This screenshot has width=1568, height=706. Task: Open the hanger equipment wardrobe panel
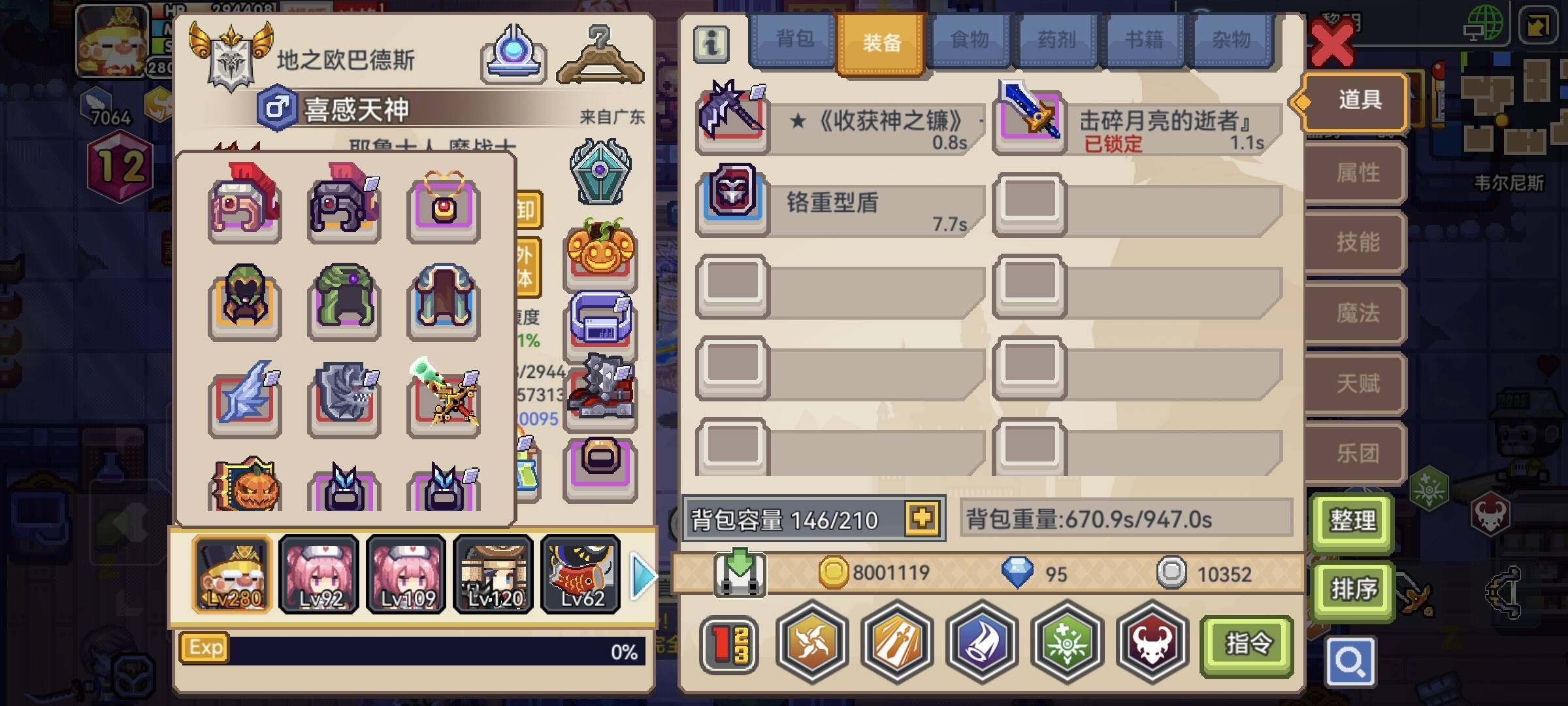tap(600, 56)
